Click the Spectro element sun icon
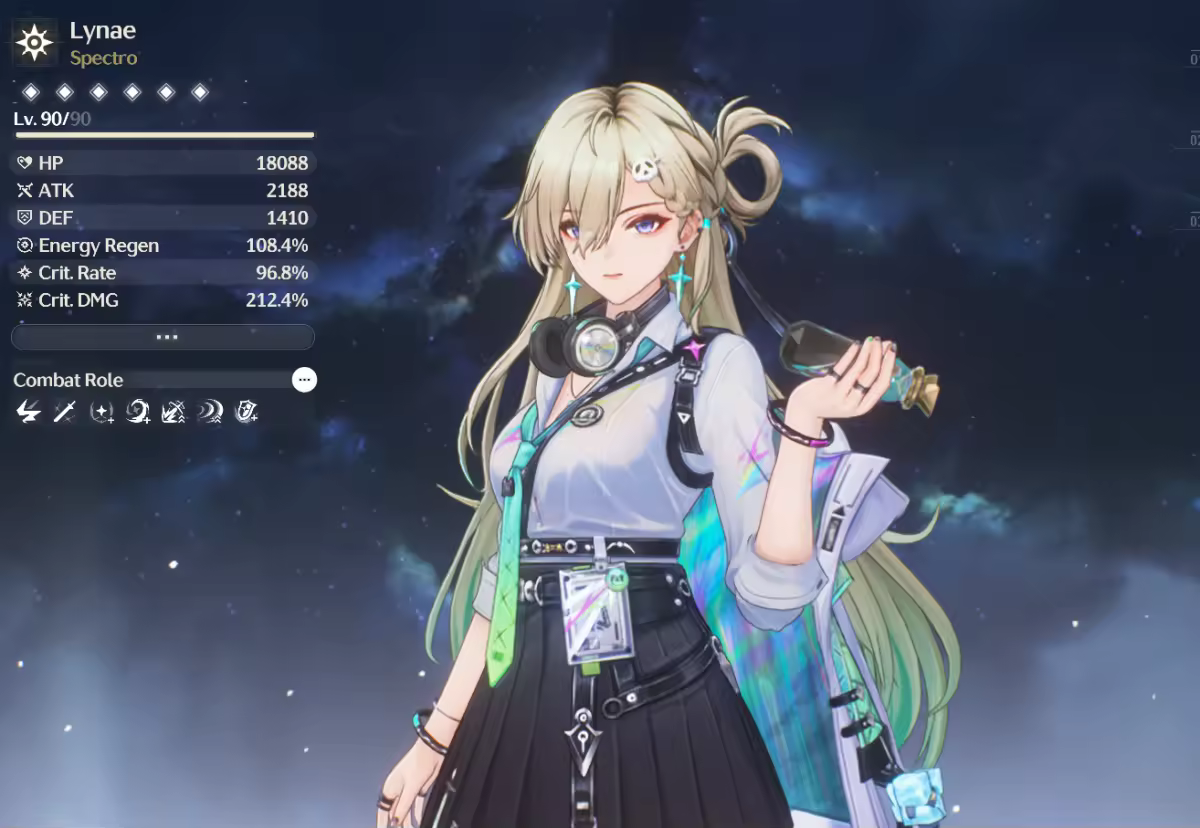 [35, 42]
